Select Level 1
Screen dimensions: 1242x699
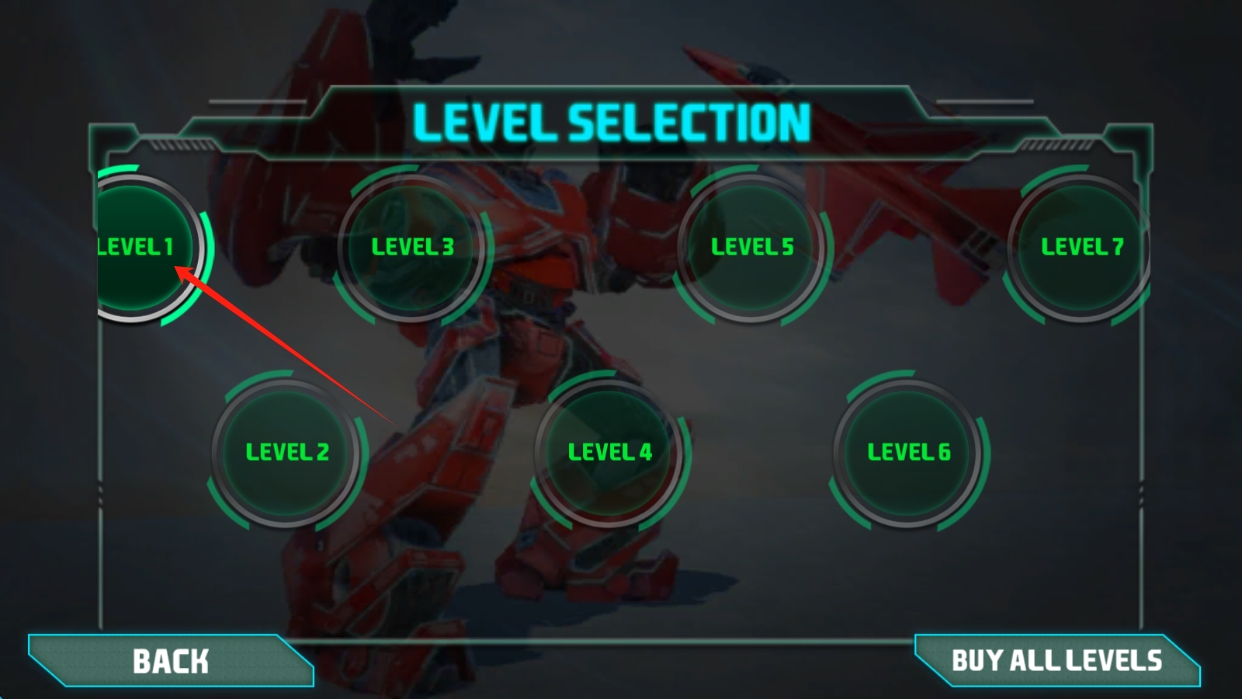(140, 248)
